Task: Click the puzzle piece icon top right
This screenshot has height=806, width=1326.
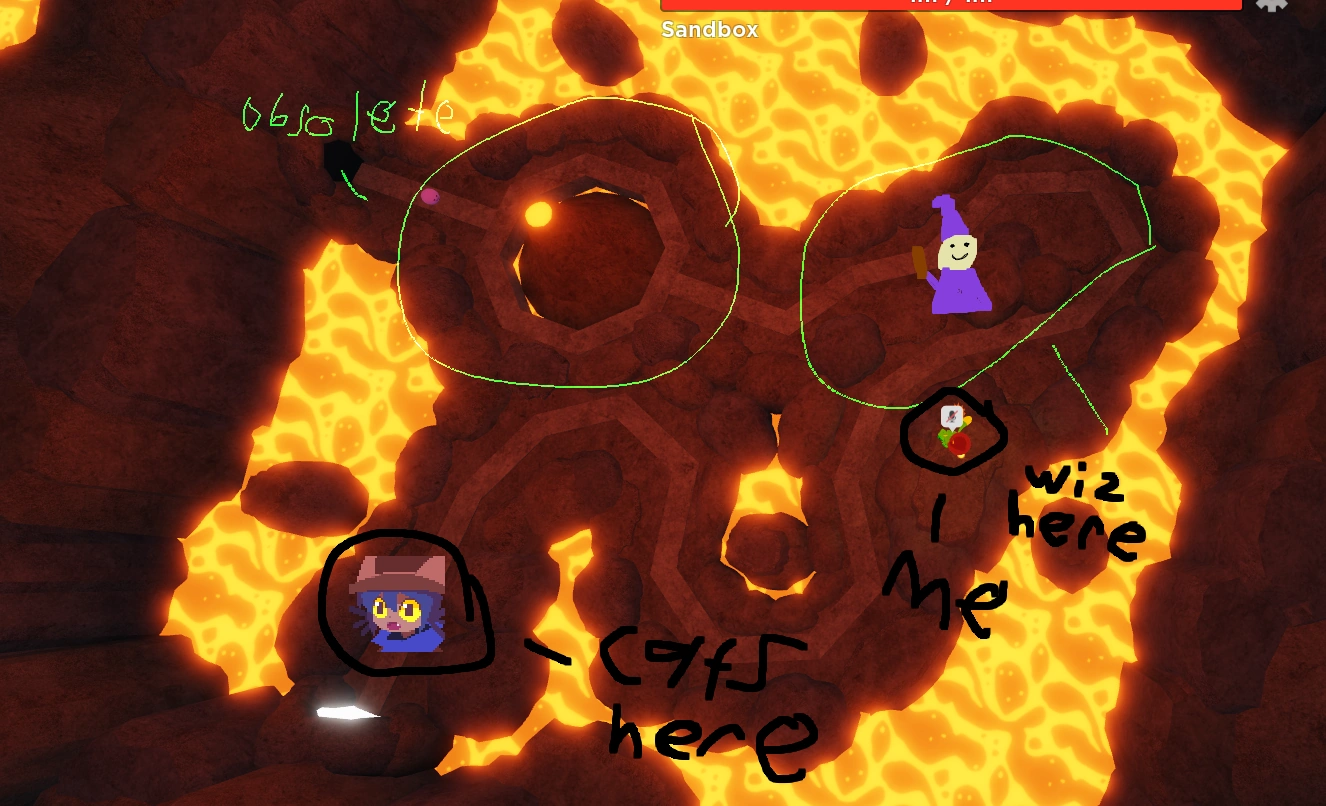Action: point(1270,6)
